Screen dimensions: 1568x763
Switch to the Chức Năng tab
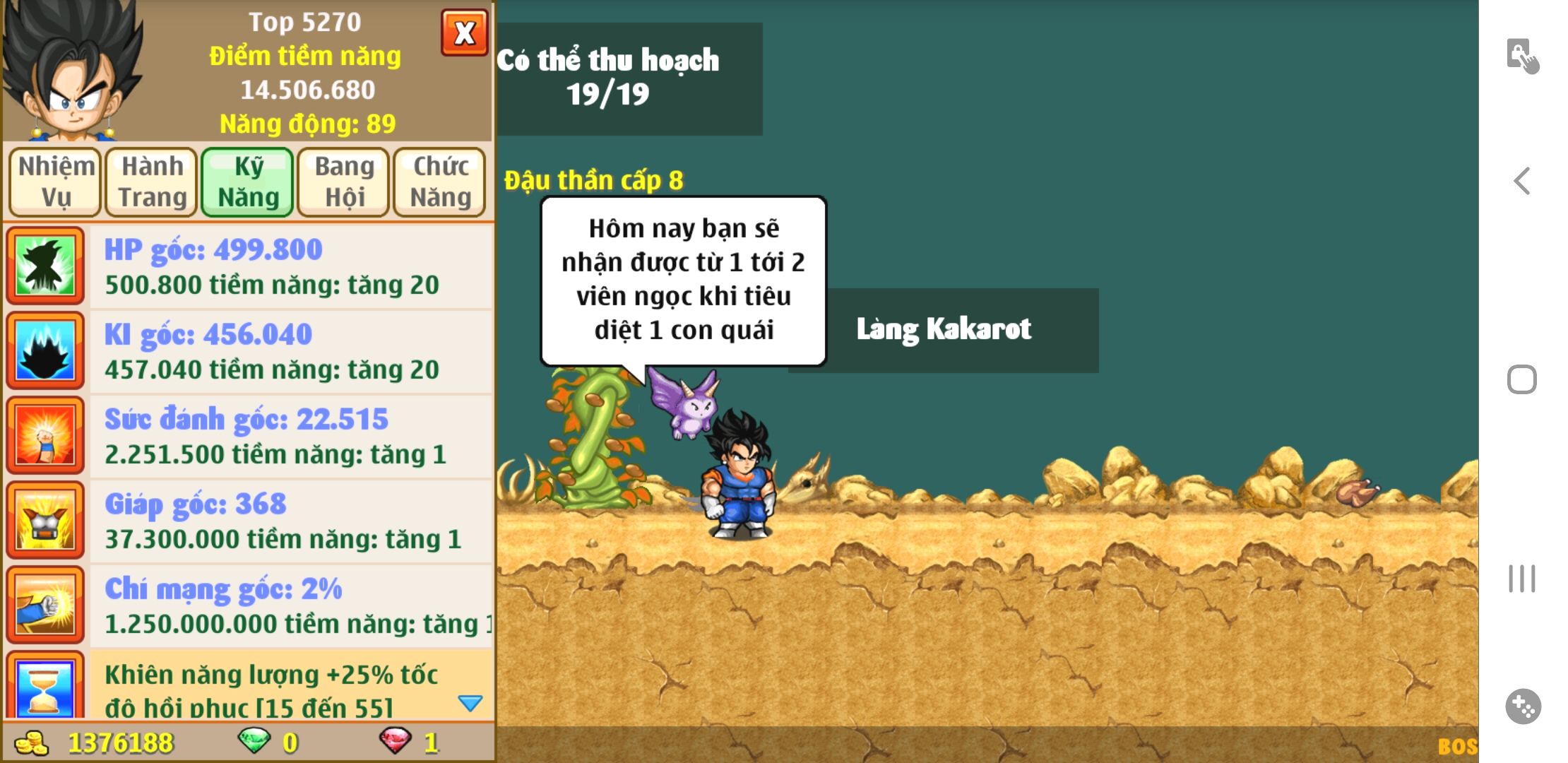[440, 182]
